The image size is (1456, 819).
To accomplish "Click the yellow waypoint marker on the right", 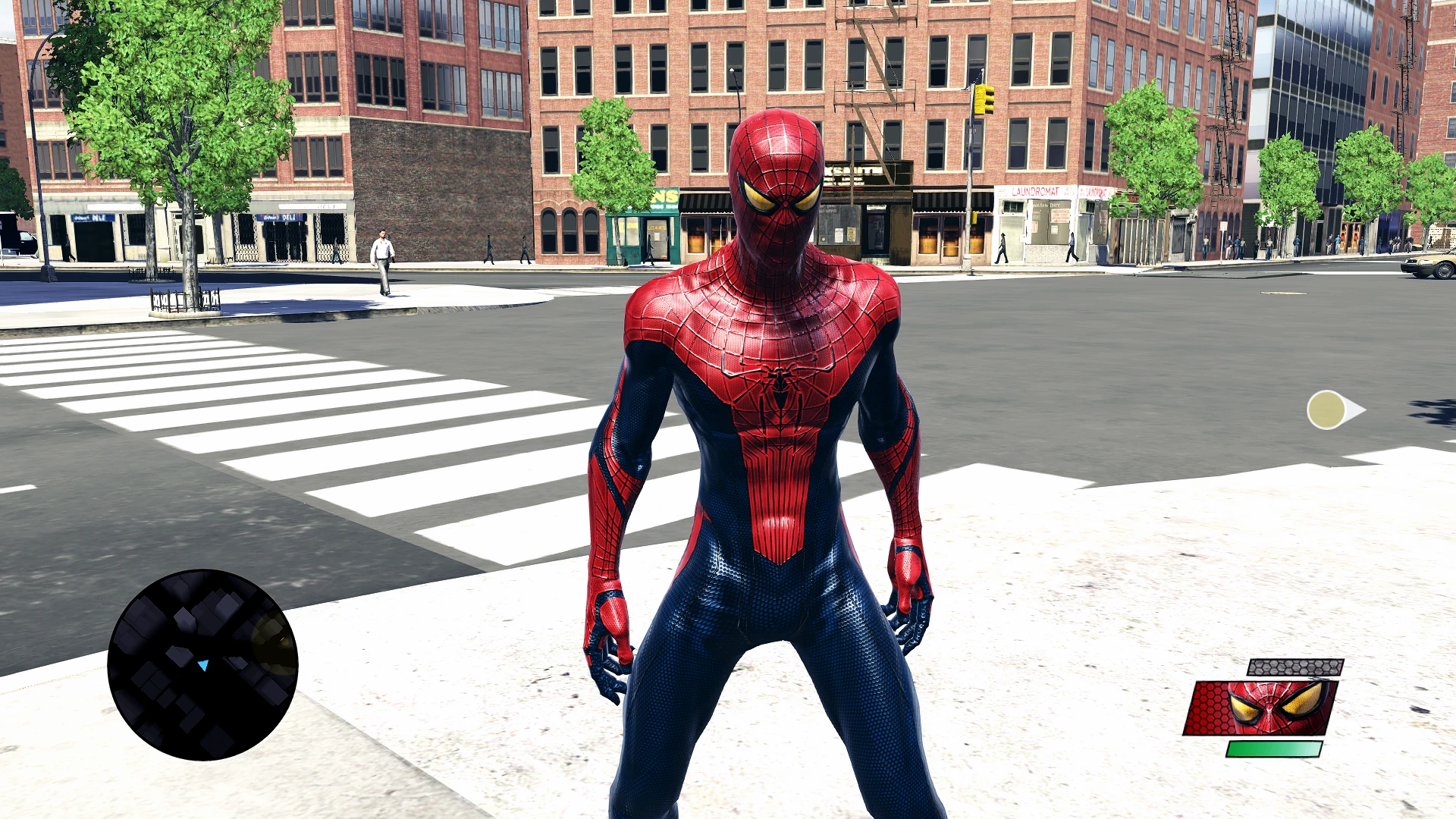I will [x=1327, y=410].
